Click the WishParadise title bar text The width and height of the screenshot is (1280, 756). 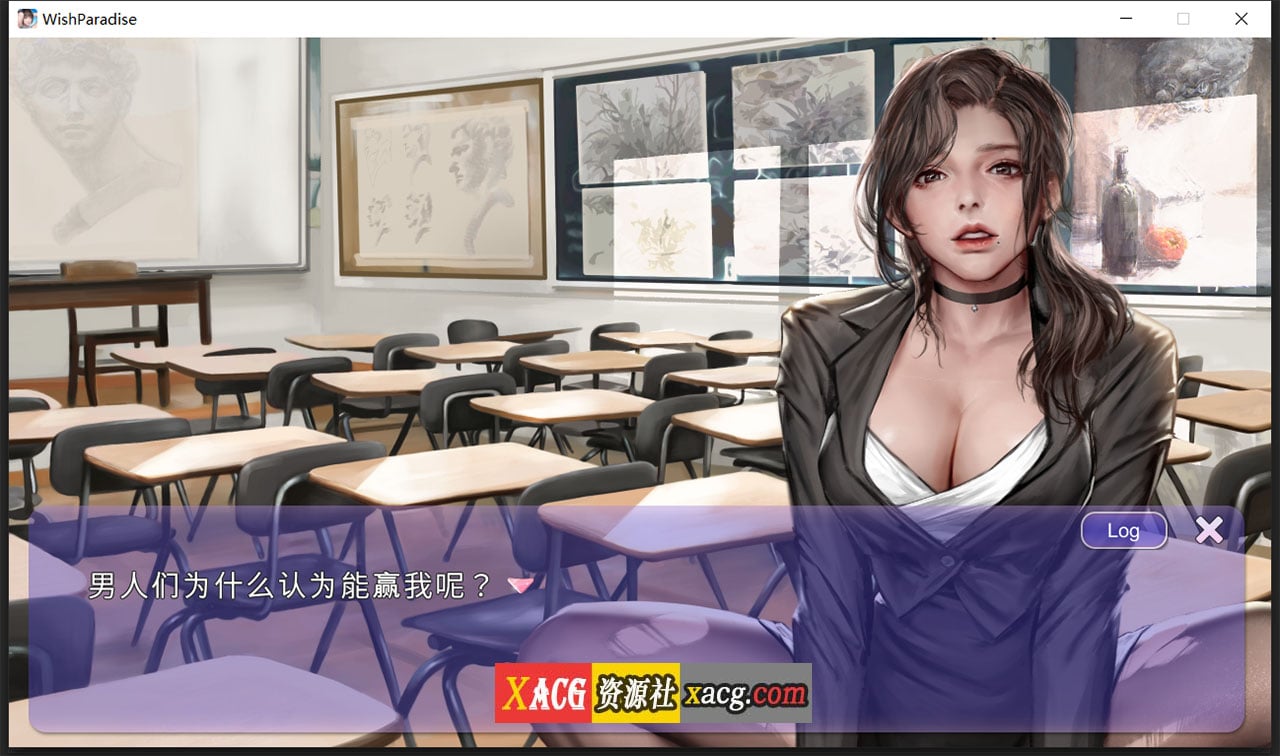pos(90,18)
